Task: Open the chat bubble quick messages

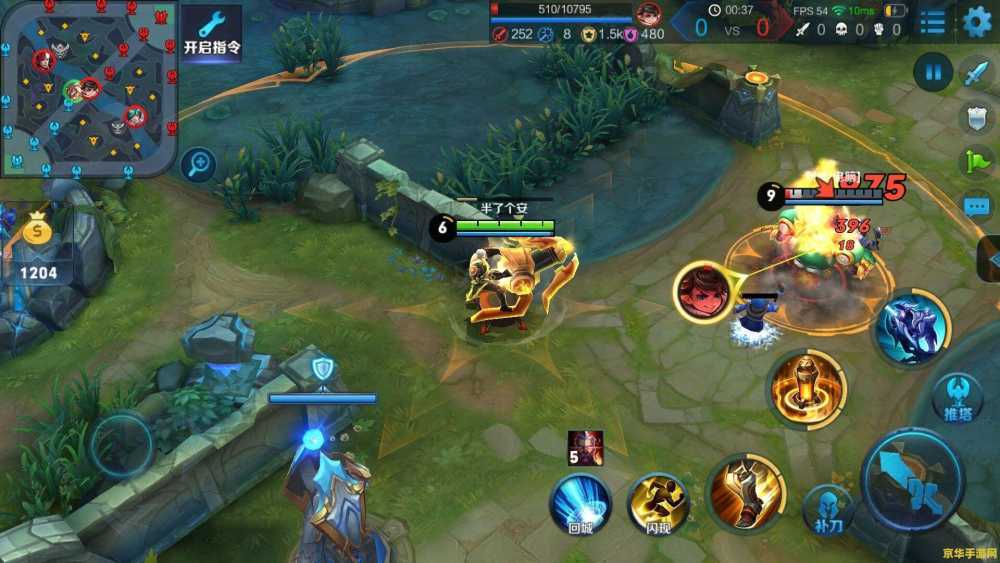Action: pos(975,207)
